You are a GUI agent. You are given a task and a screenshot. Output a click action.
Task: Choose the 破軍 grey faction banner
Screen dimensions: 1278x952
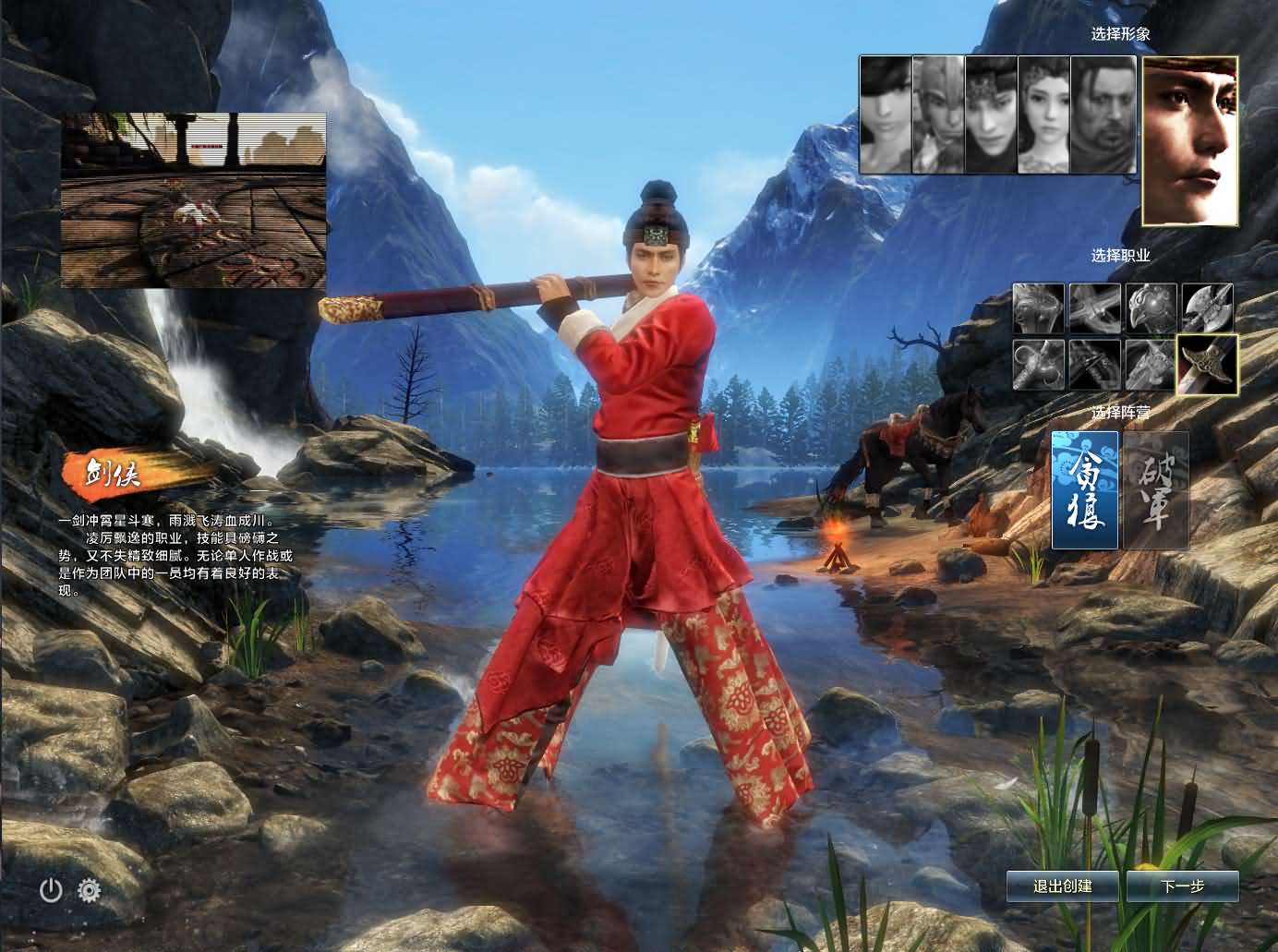[x=1155, y=490]
